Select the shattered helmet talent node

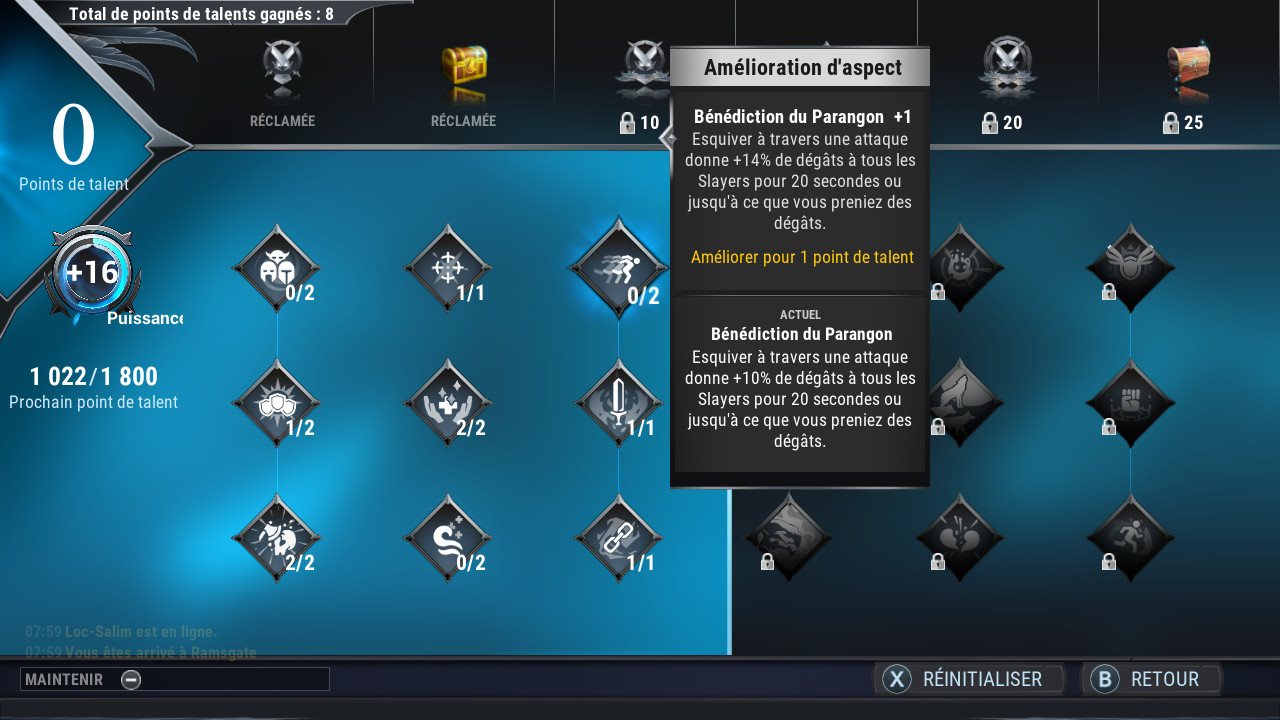pos(276,537)
